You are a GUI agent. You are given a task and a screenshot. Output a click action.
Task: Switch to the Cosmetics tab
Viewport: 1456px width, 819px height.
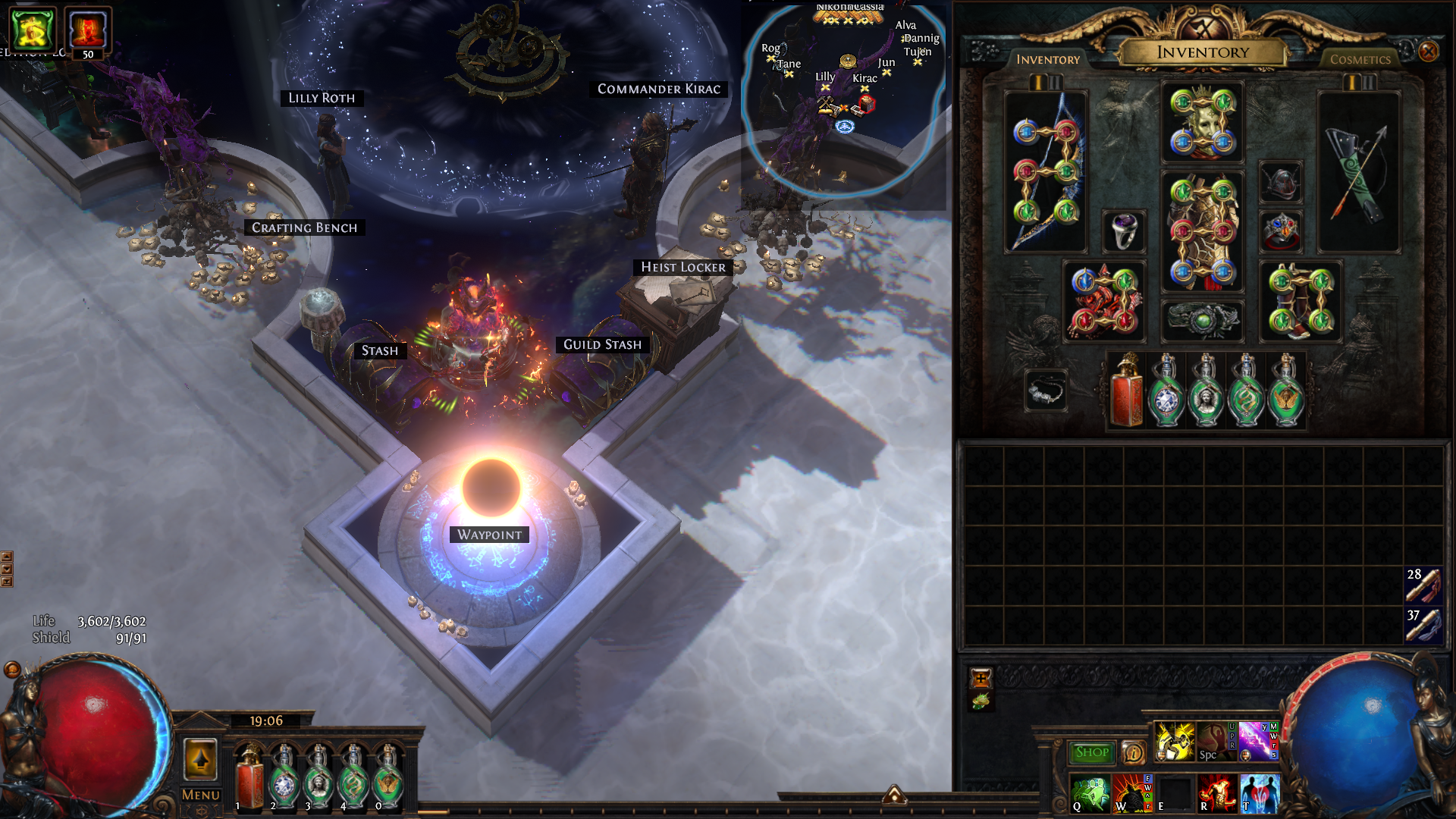tap(1360, 59)
